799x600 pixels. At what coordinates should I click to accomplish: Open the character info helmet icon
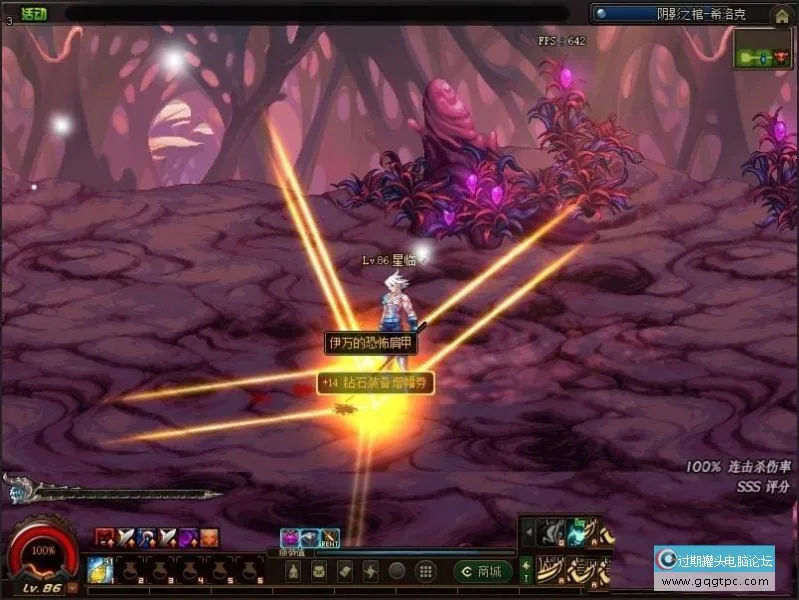[293, 571]
